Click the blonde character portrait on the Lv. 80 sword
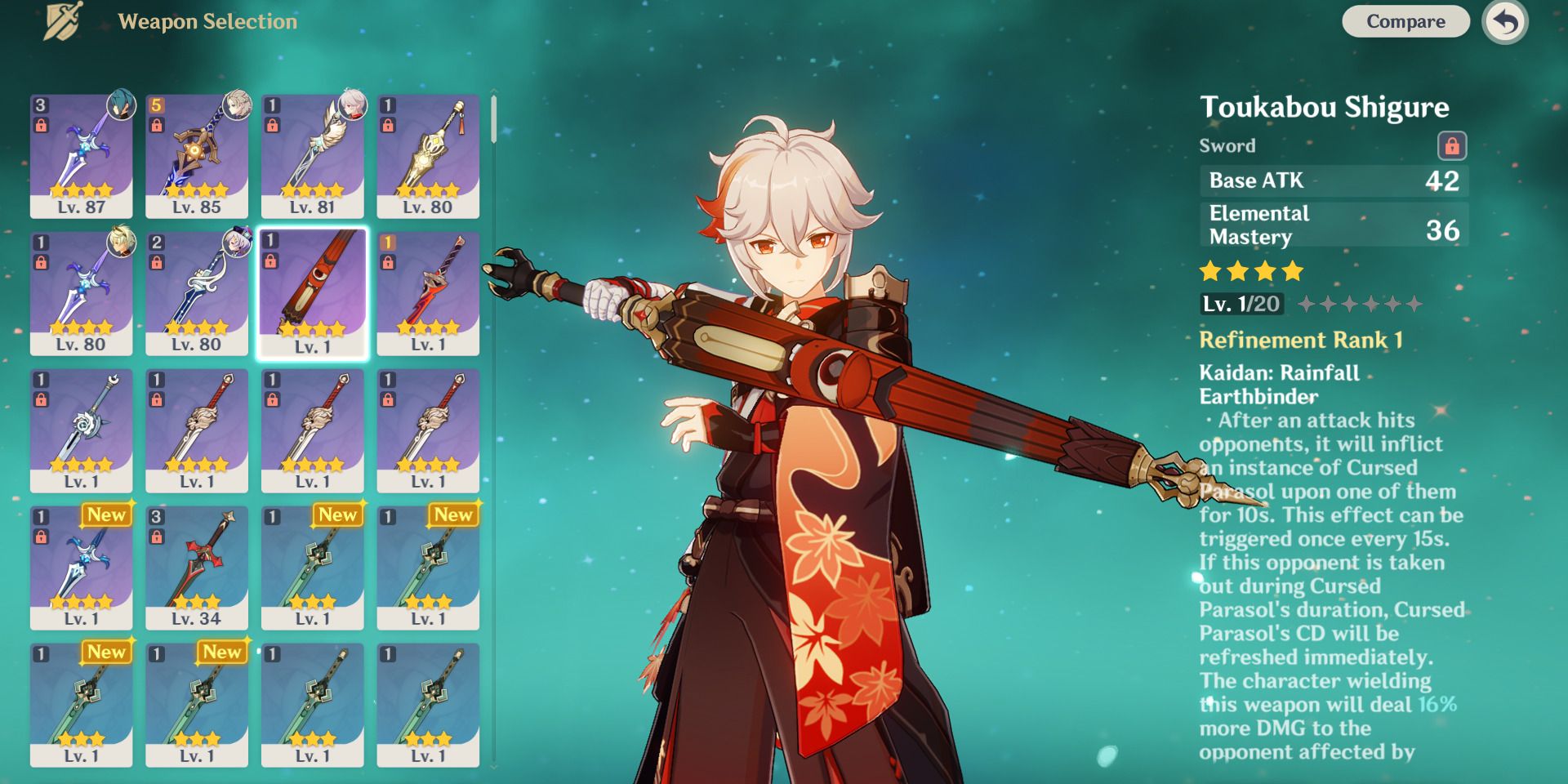This screenshot has height=784, width=1568. coord(123,240)
